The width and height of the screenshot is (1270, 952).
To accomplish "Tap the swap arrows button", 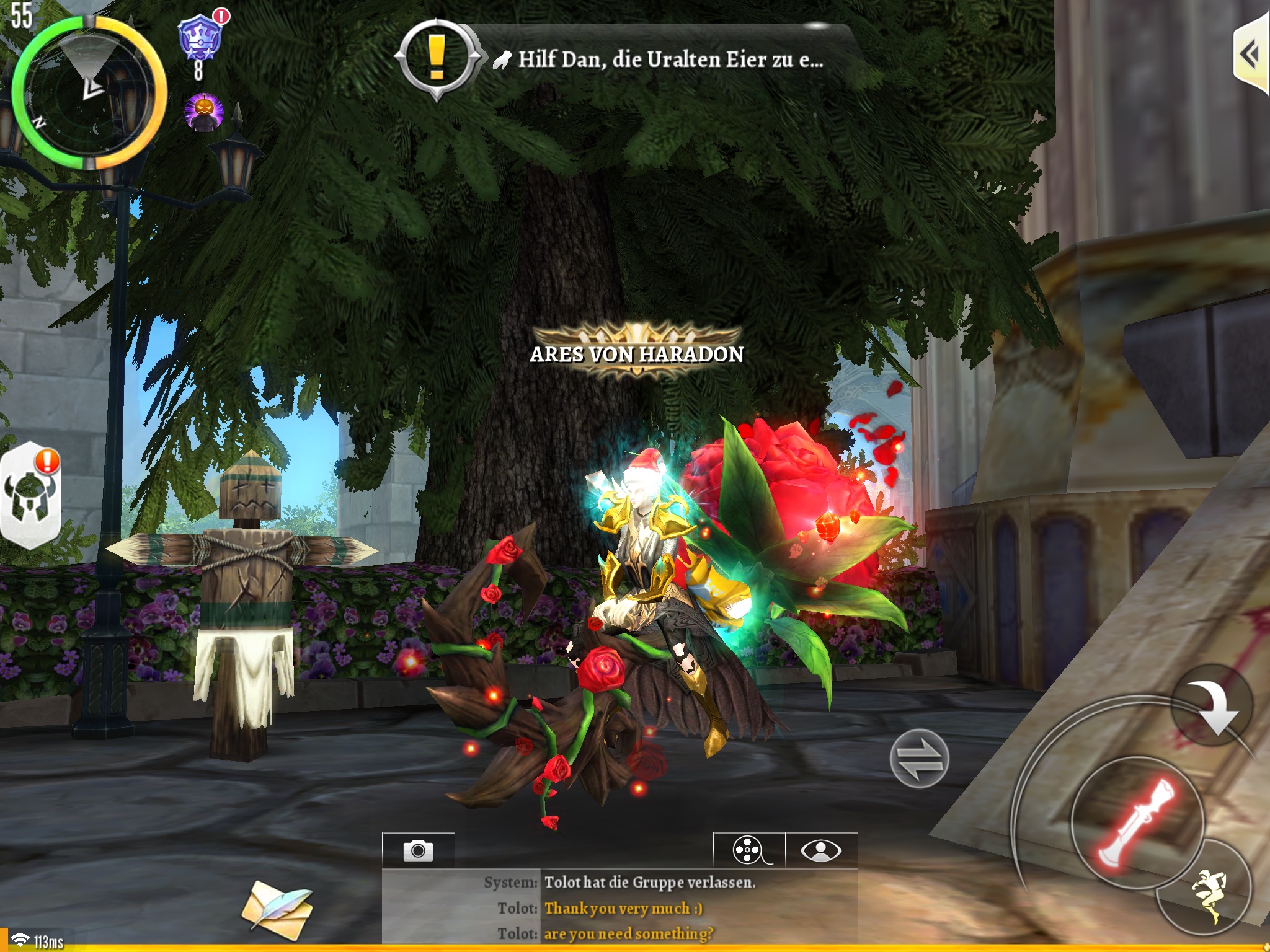I will pos(919,759).
